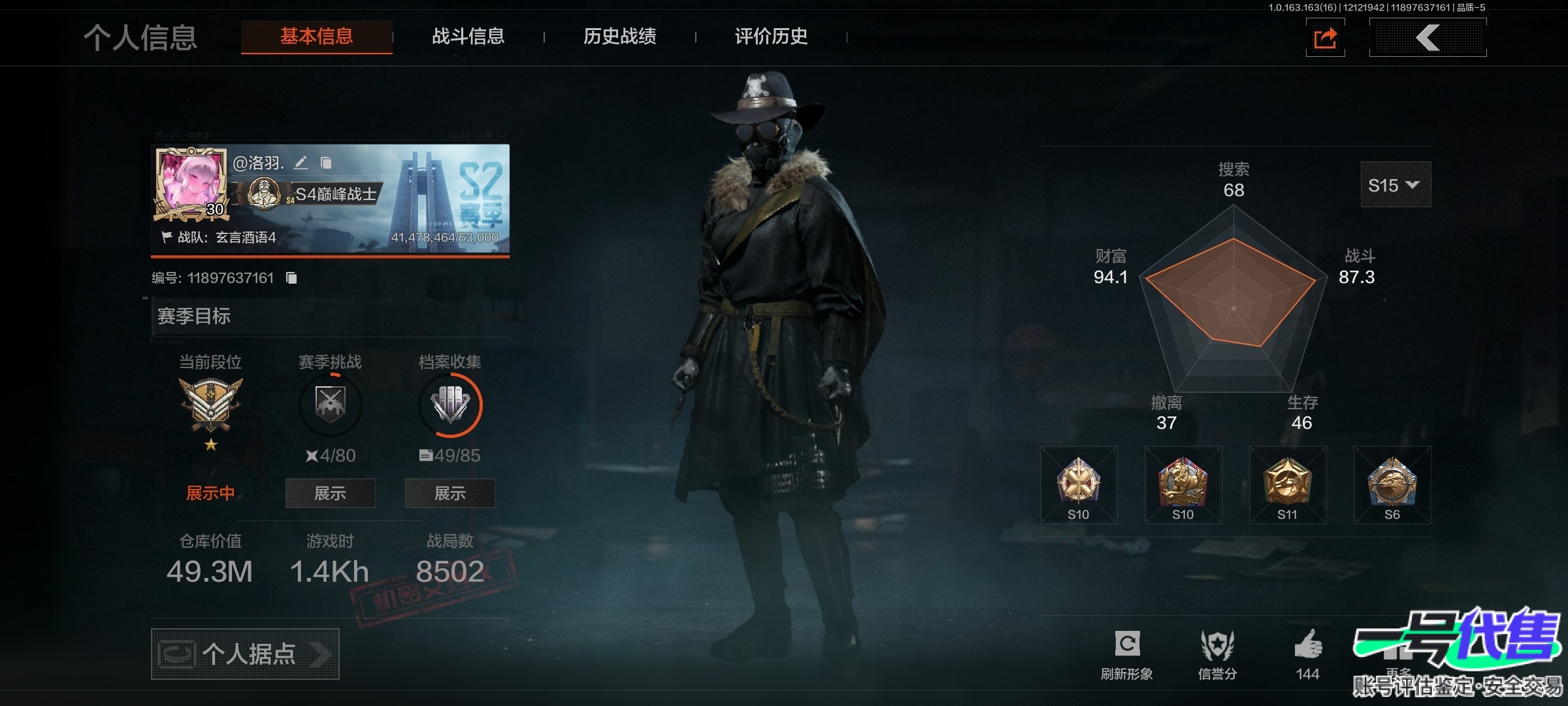Show the 档案收集 progress via 展示
The width and height of the screenshot is (1568, 706).
[449, 493]
